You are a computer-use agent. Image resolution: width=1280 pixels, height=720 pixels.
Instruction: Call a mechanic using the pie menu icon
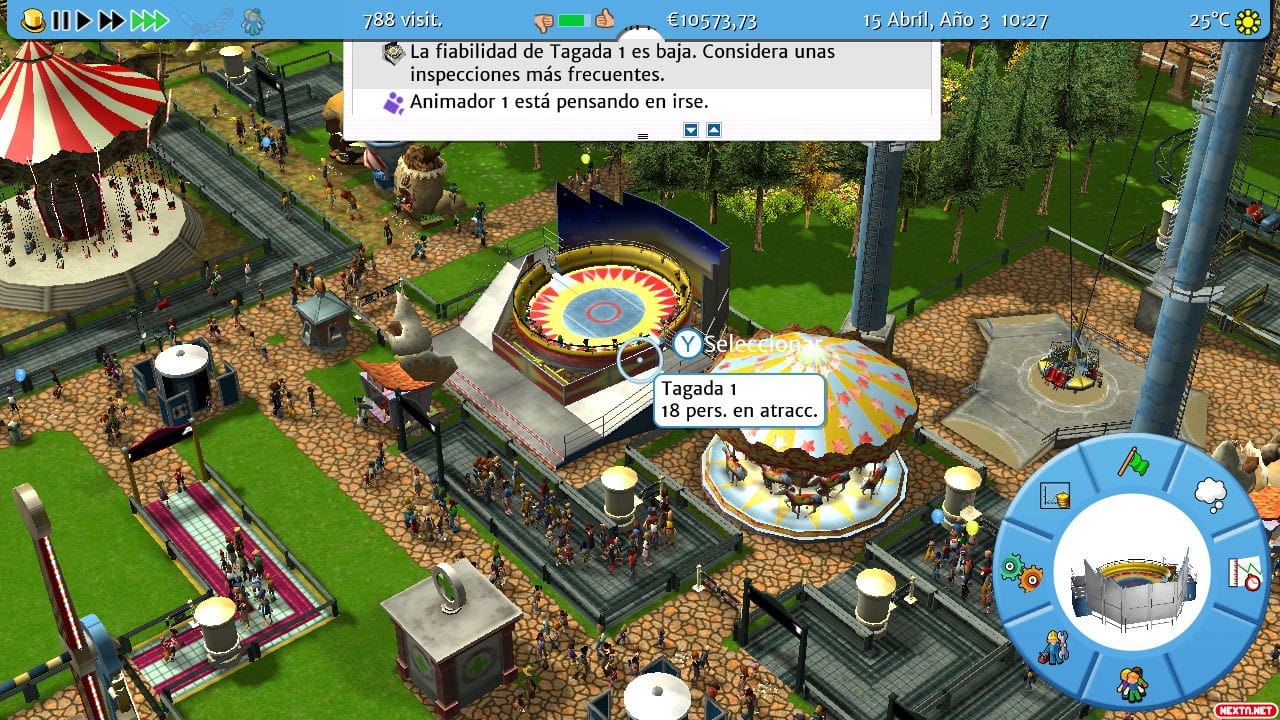coord(1052,646)
